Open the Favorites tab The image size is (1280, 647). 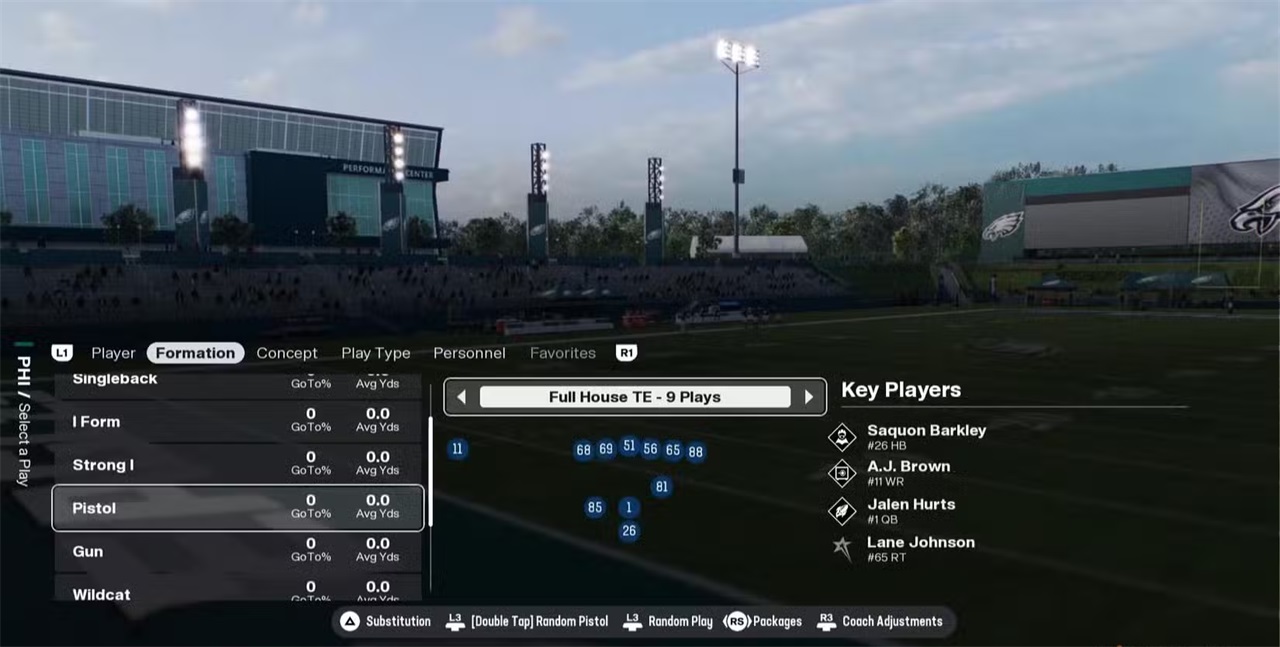pyautogui.click(x=563, y=353)
